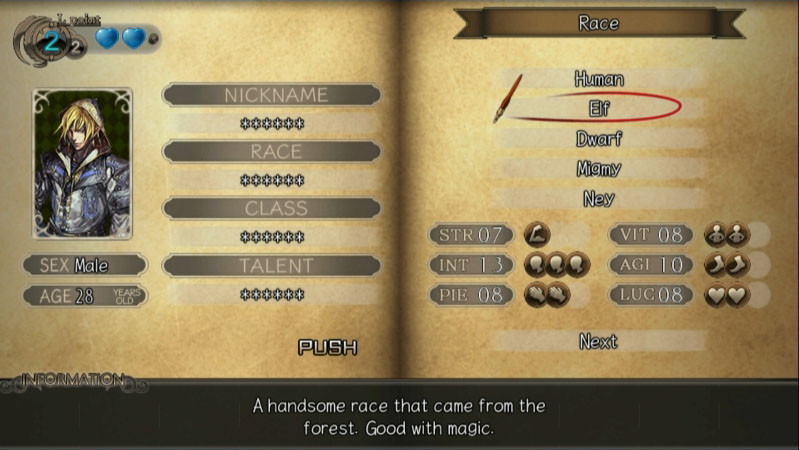Select the RACE header on character sheet

tap(271, 151)
